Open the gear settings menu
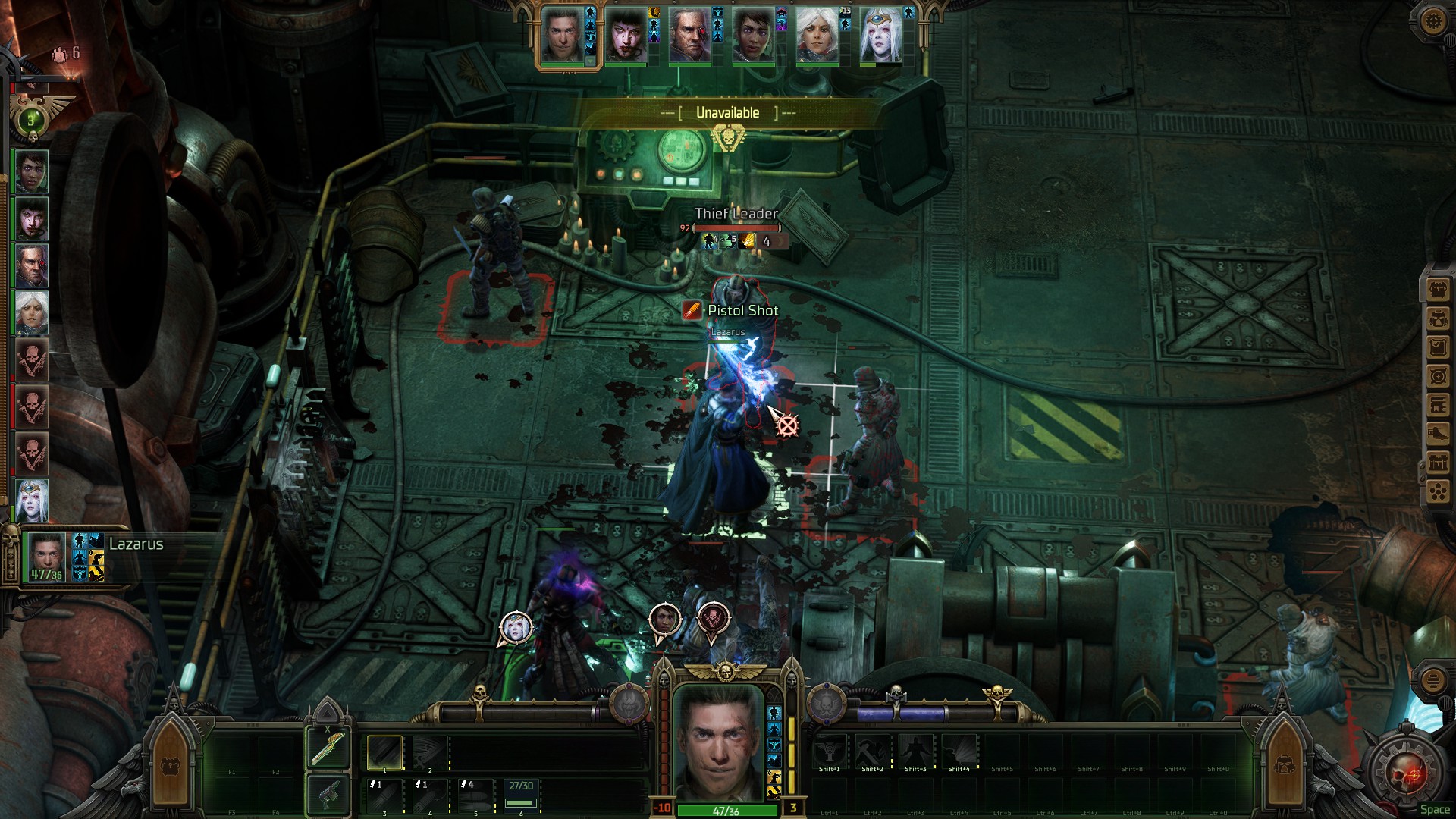 (x=1432, y=21)
